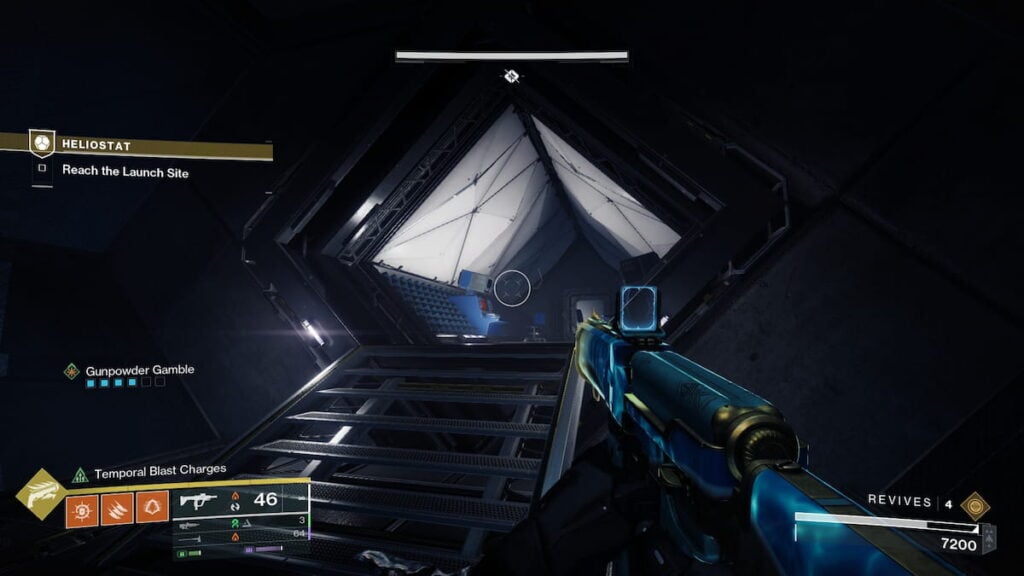Activate the golden super ability diamond

(x=41, y=494)
